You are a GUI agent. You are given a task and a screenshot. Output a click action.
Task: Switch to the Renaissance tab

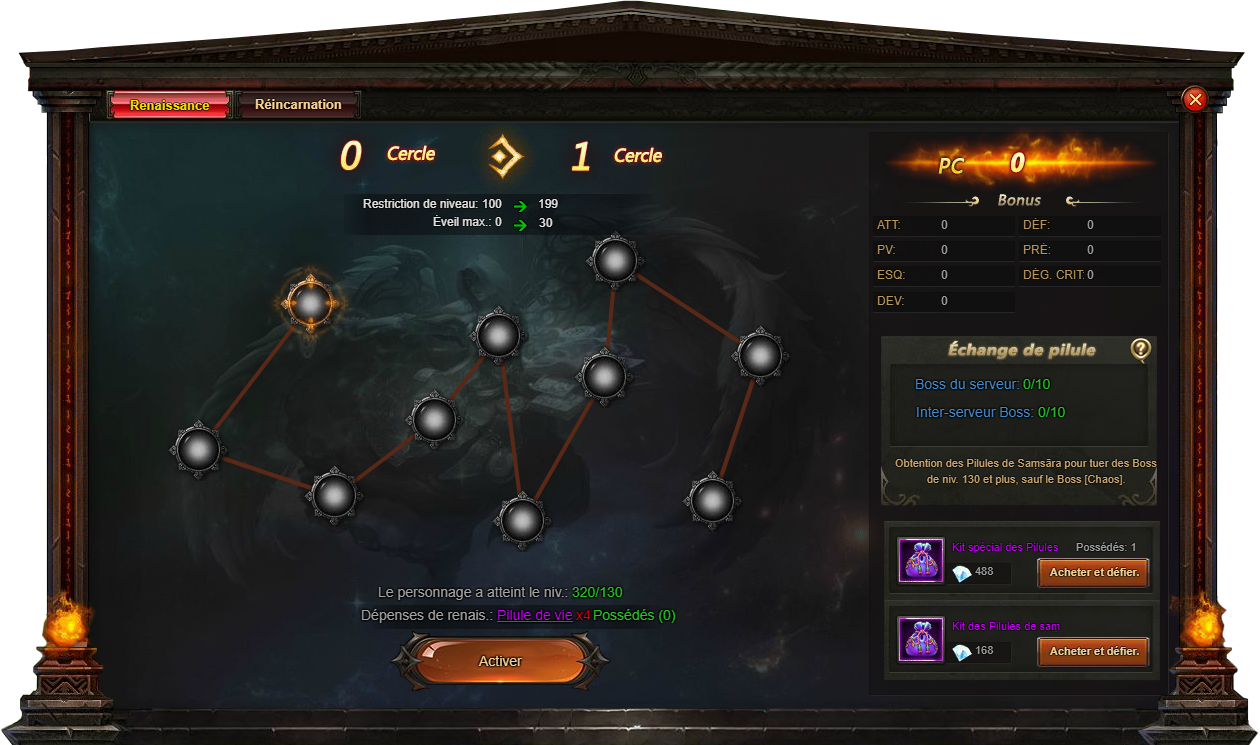click(170, 105)
